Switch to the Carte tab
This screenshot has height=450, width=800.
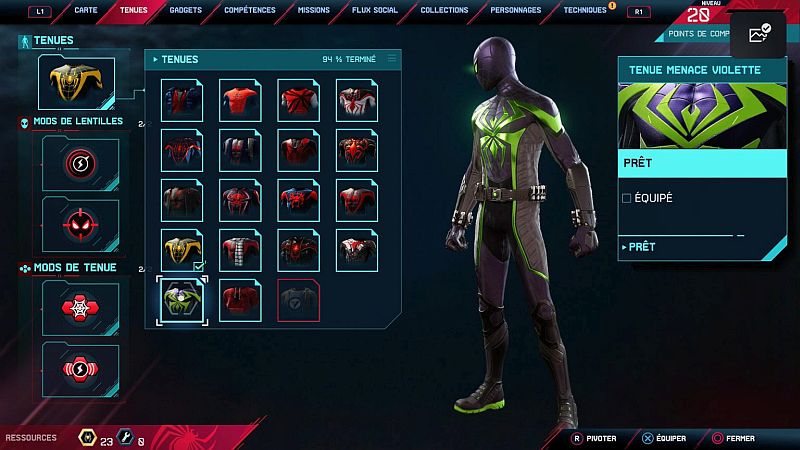pyautogui.click(x=86, y=10)
